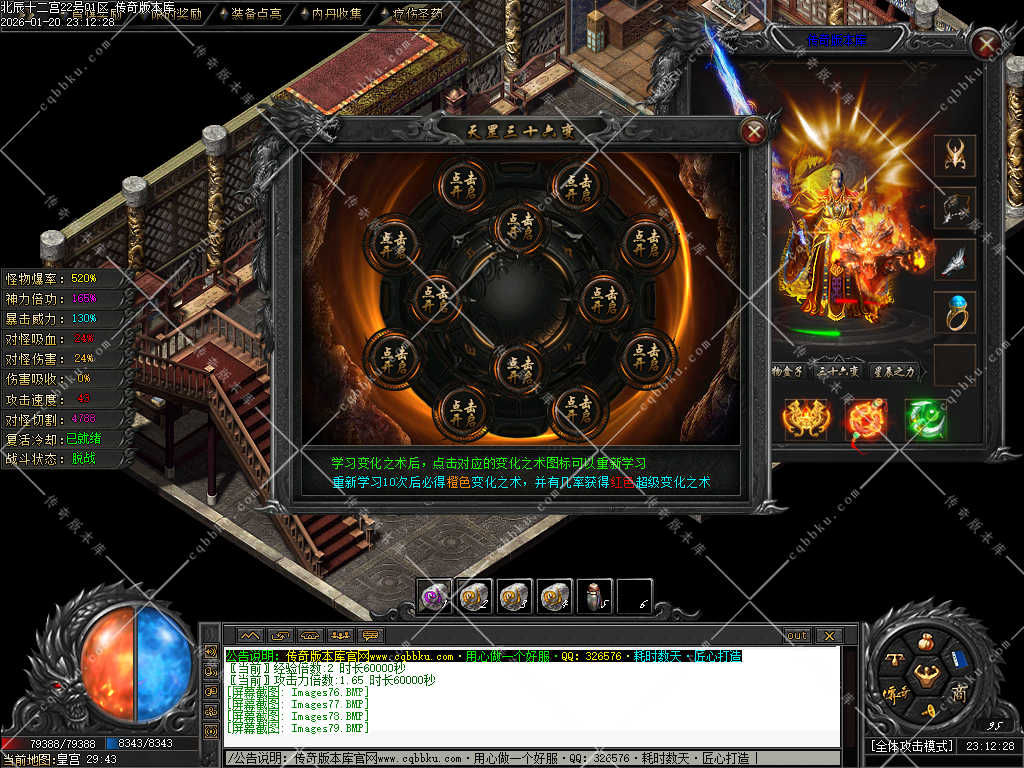
Task: Open the 装备点亮 menu
Action: (249, 14)
